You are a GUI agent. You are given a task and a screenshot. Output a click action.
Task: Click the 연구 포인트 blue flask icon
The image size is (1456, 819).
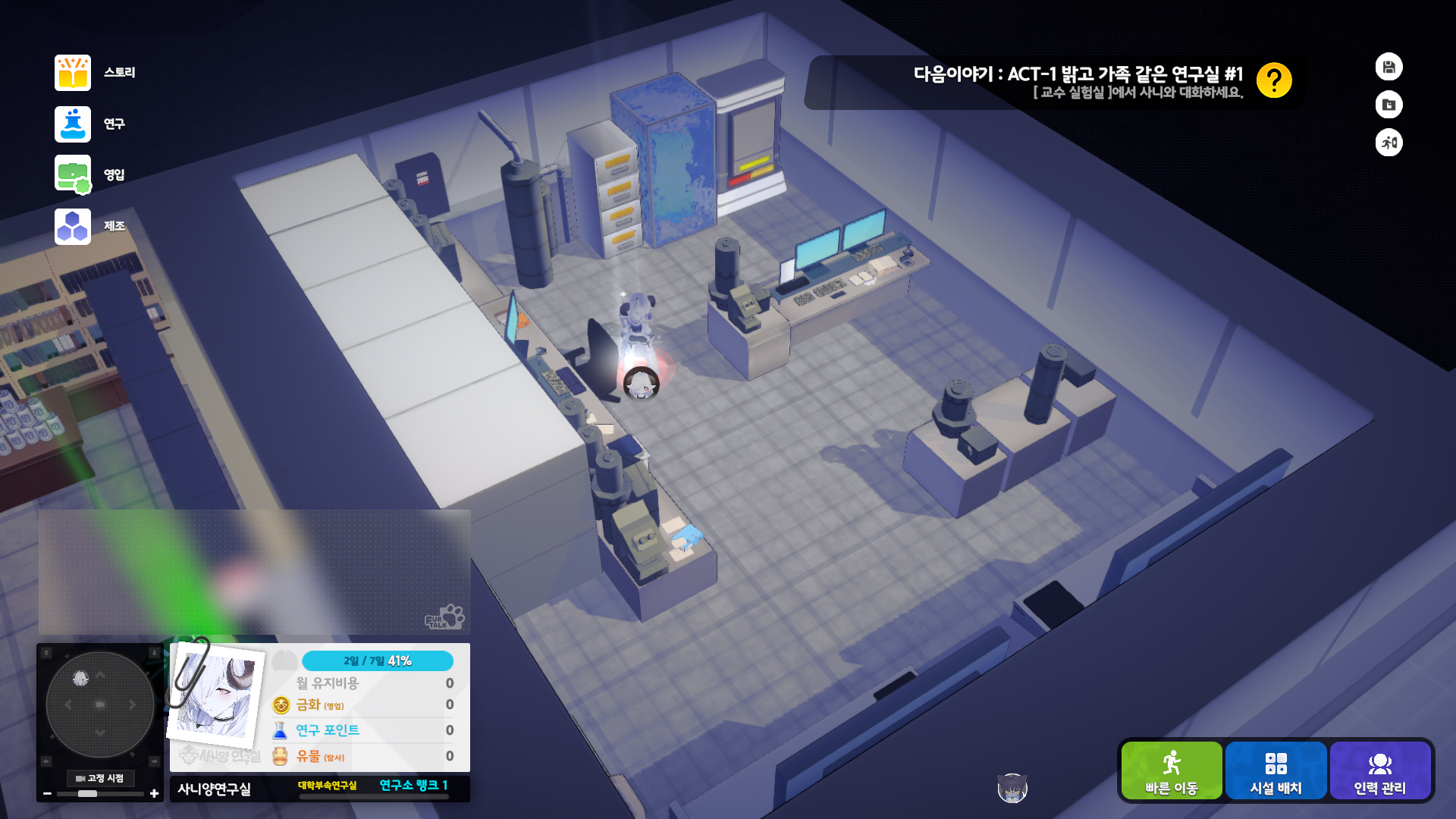(279, 730)
